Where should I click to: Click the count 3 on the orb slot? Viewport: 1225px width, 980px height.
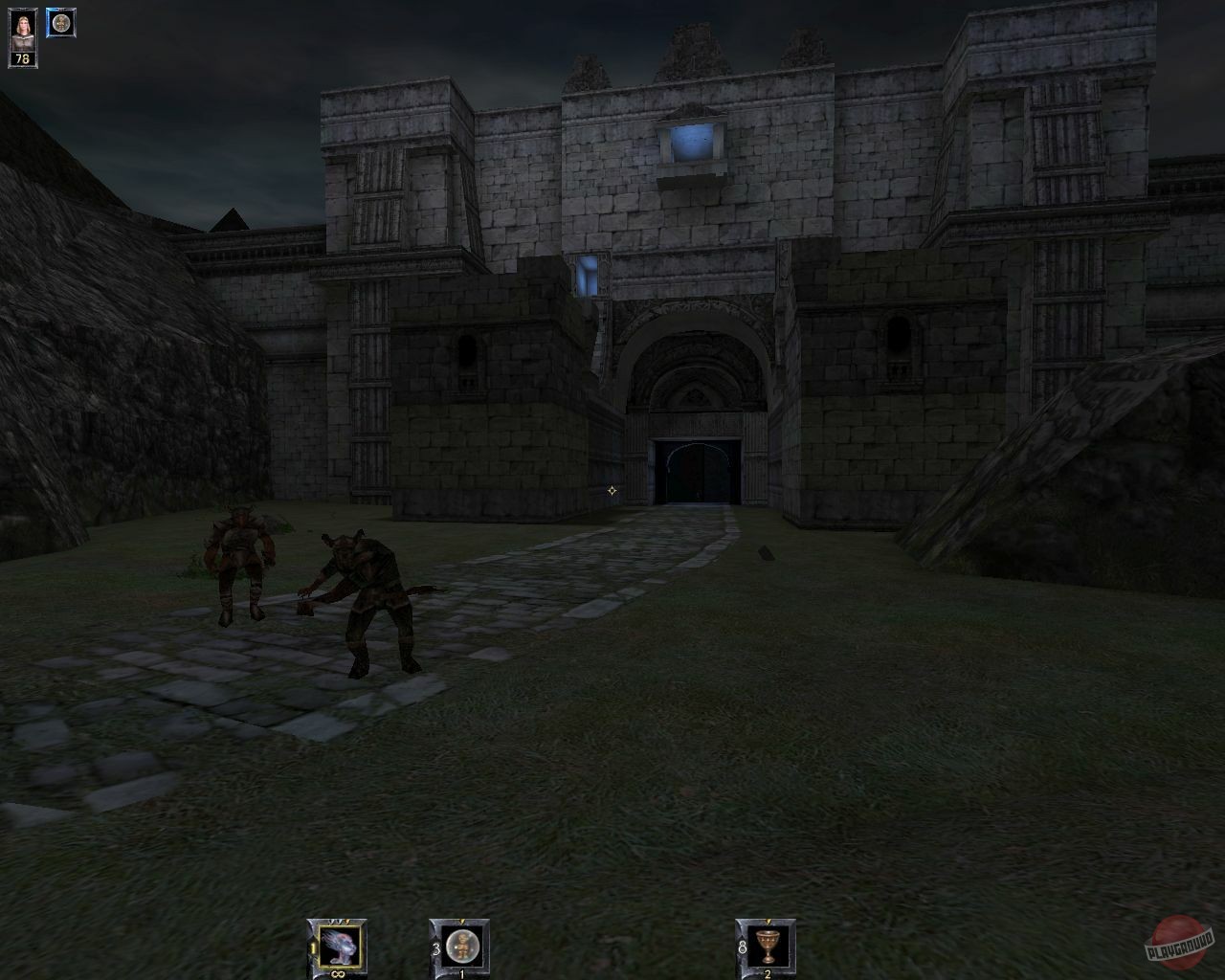(435, 947)
